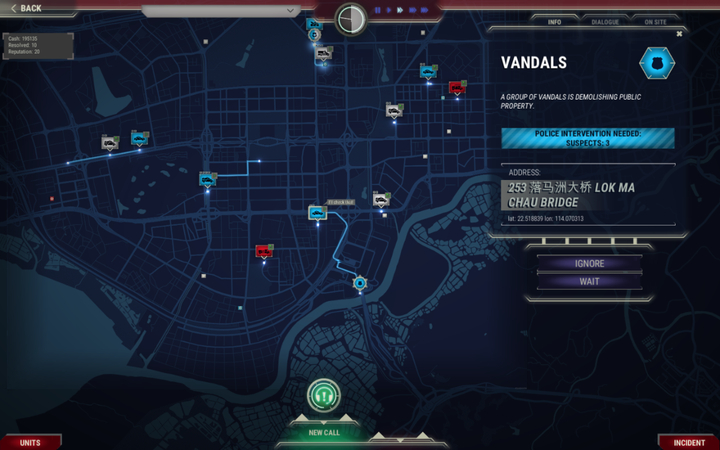Answer the New Call headset icon
The image size is (720, 450).
click(323, 395)
